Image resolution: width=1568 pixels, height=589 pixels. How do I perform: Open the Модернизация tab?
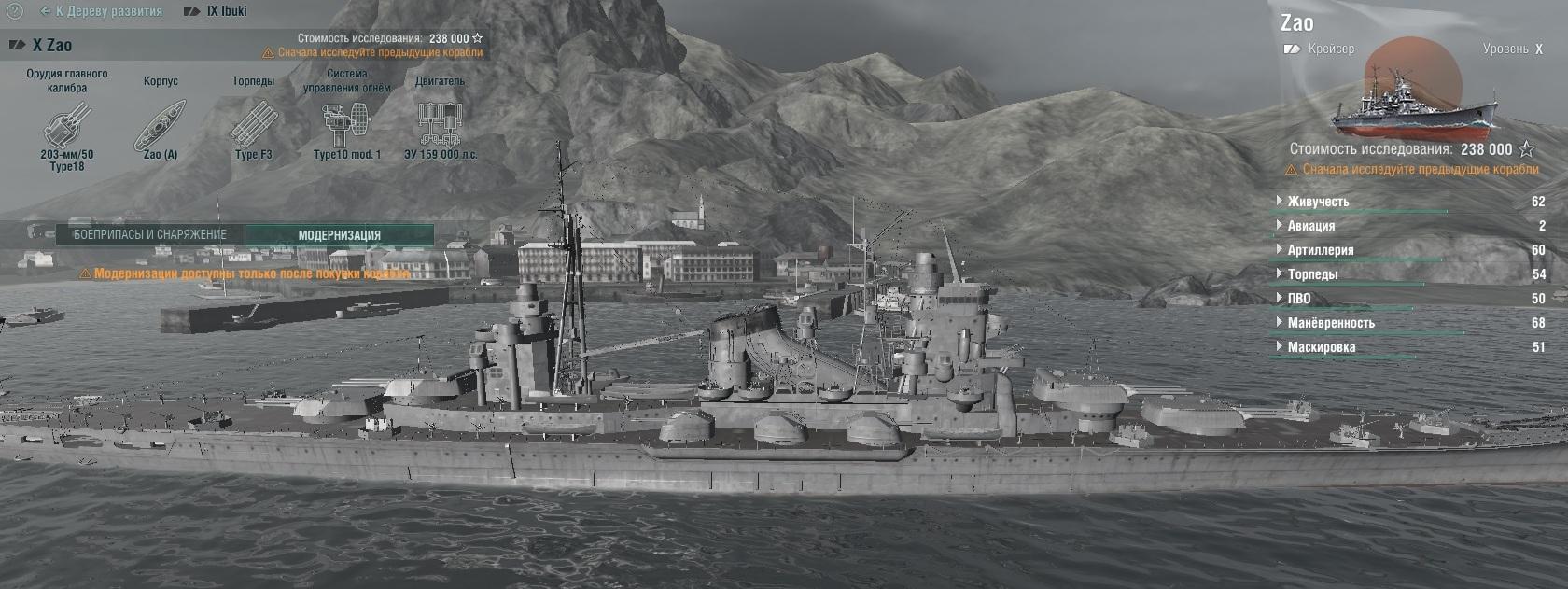(339, 235)
